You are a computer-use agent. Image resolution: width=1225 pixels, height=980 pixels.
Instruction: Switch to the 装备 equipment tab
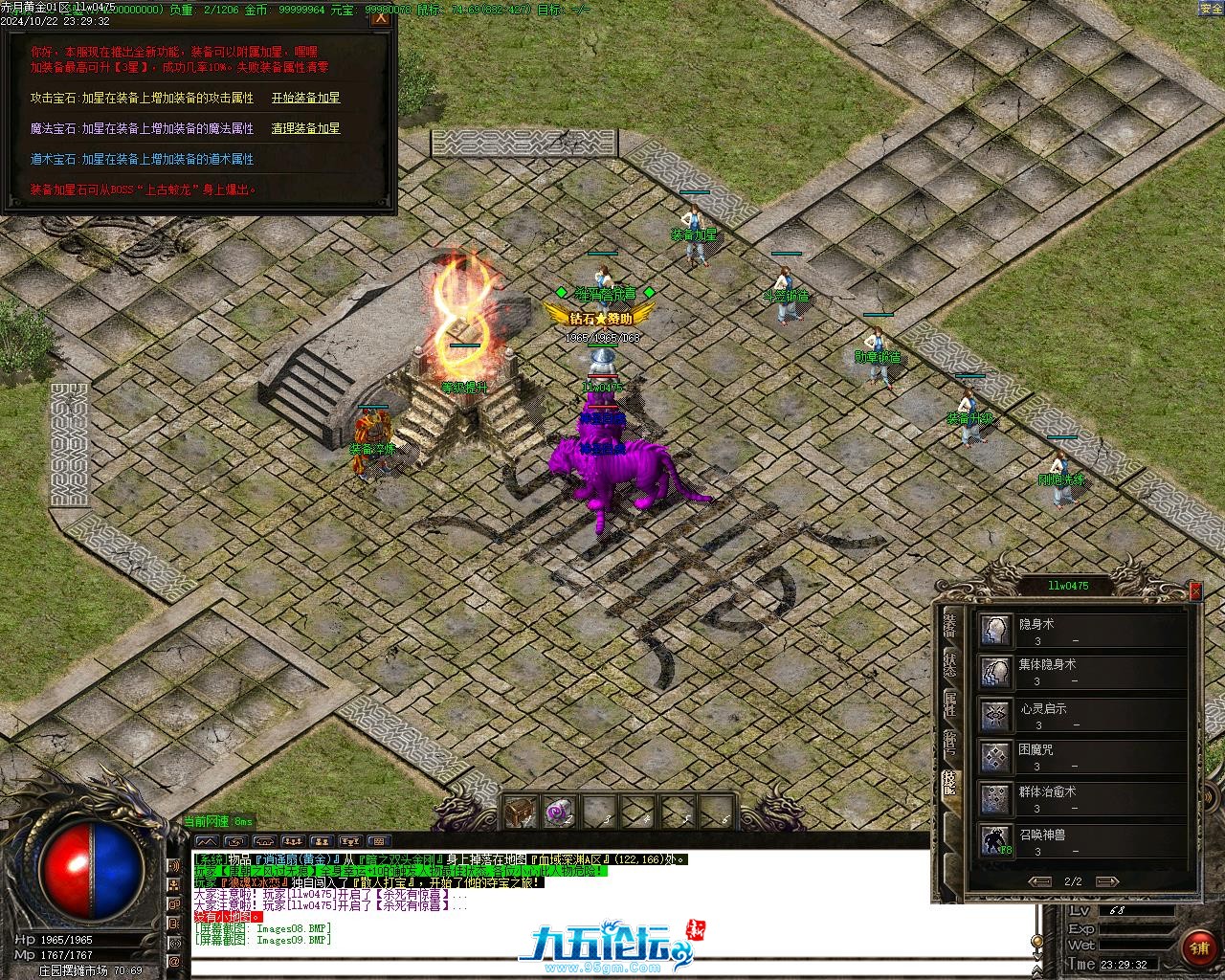tap(949, 626)
